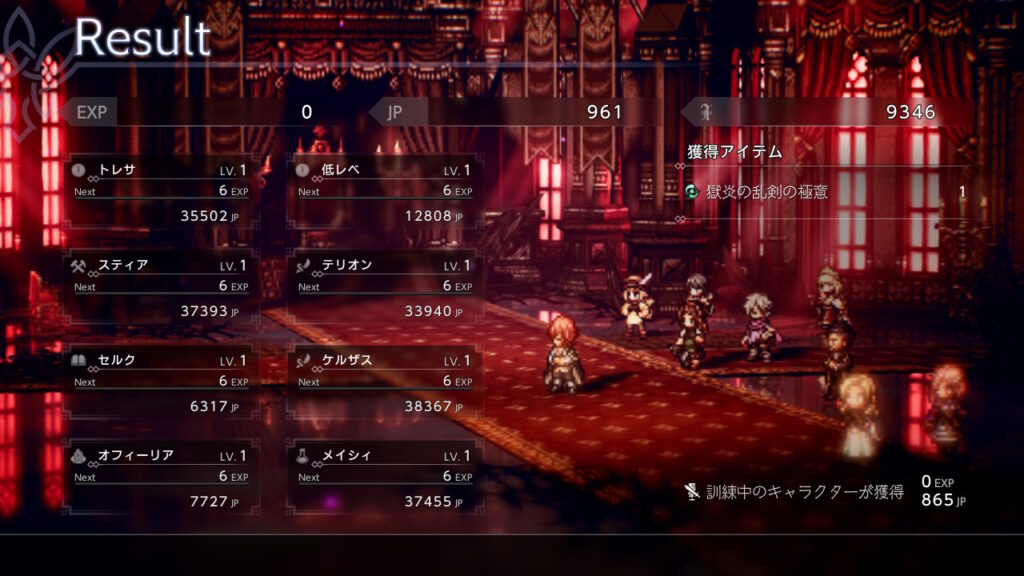
Task: Click the テリオン character panel
Action: click(x=384, y=287)
